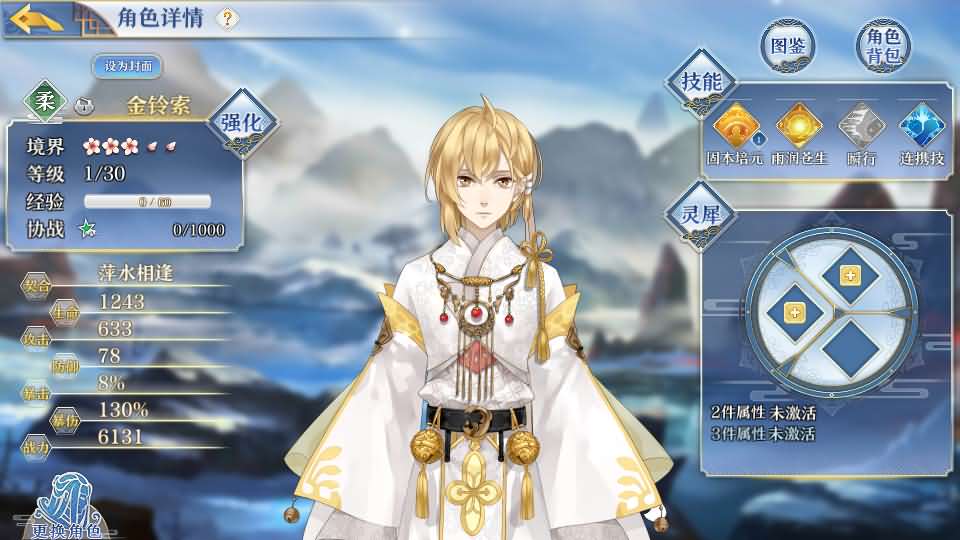Viewport: 960px width, 540px height.
Task: Select the 雨润苍生 skill icon
Action: [x=799, y=128]
